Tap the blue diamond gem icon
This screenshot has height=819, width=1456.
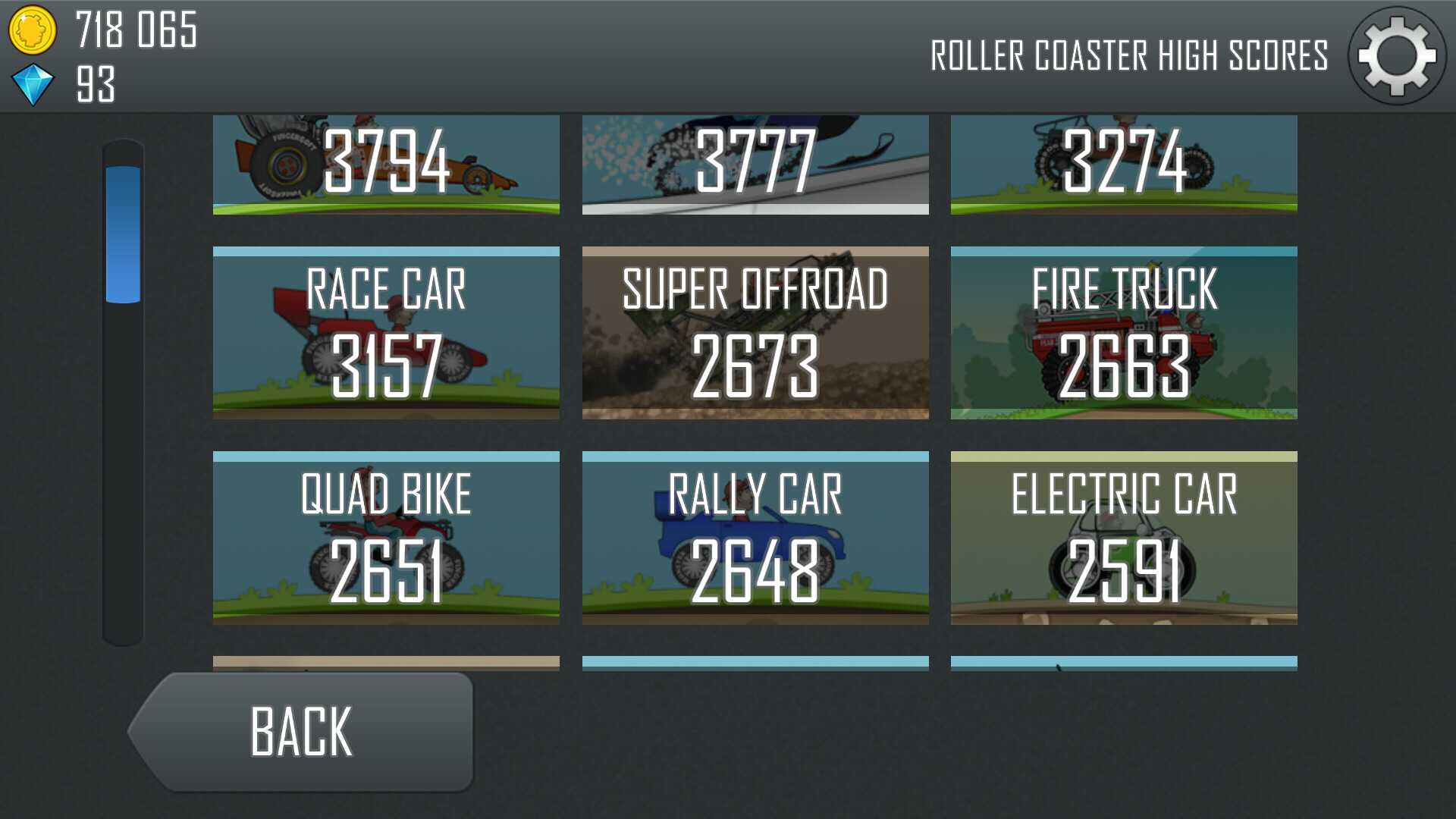33,84
